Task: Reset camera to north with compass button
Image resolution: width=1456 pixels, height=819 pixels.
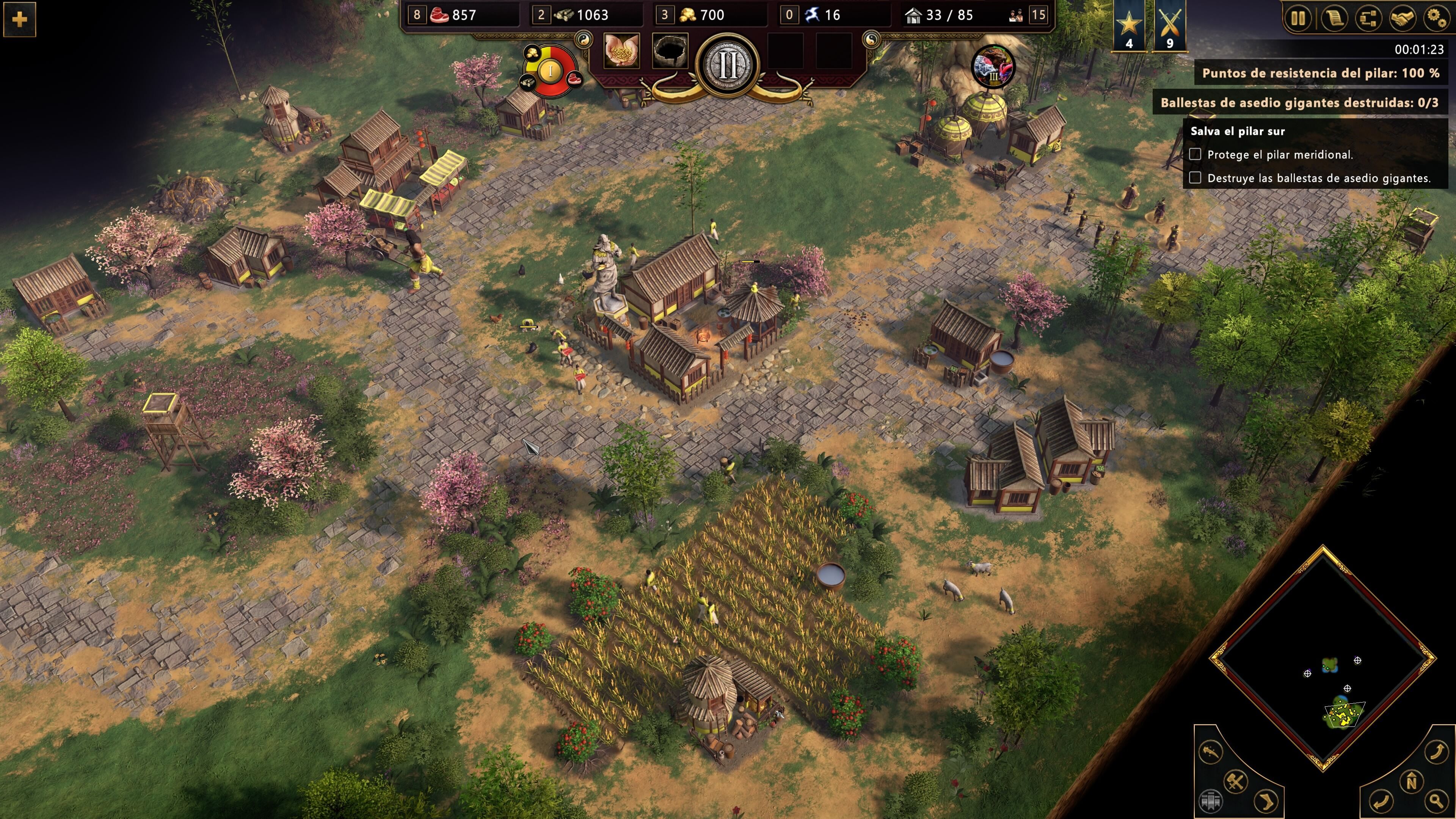Action: pyautogui.click(x=1411, y=782)
